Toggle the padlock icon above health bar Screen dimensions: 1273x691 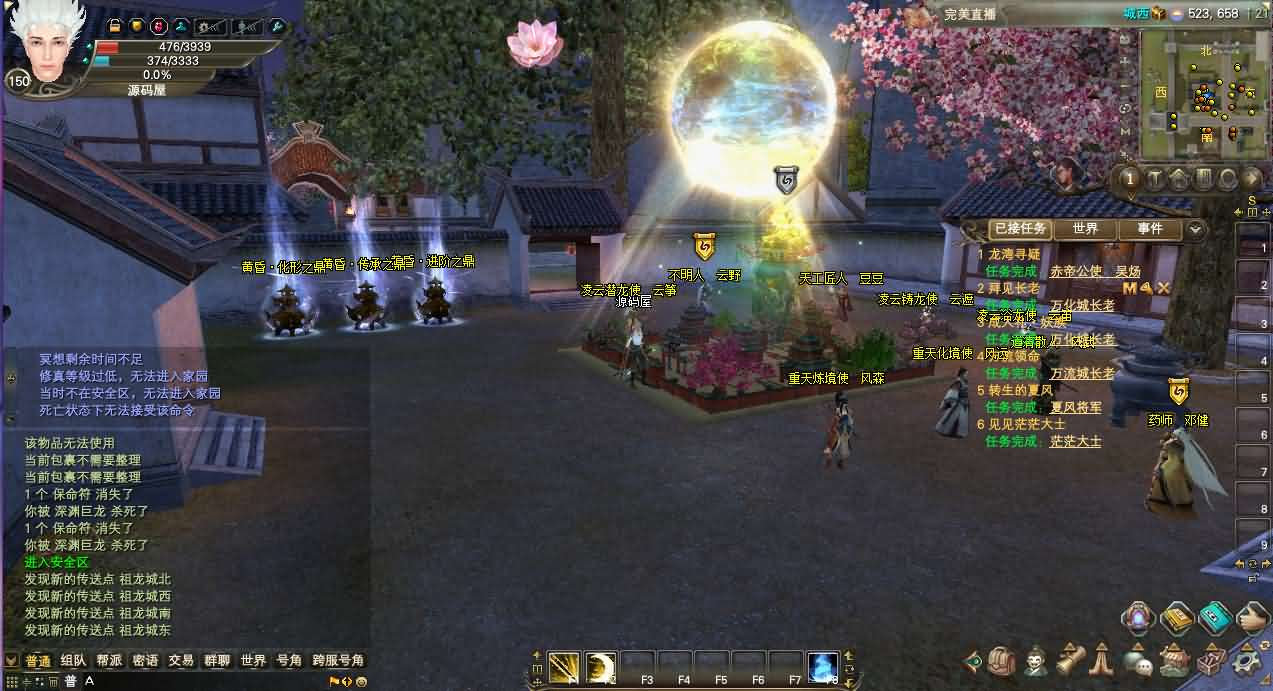tap(114, 26)
